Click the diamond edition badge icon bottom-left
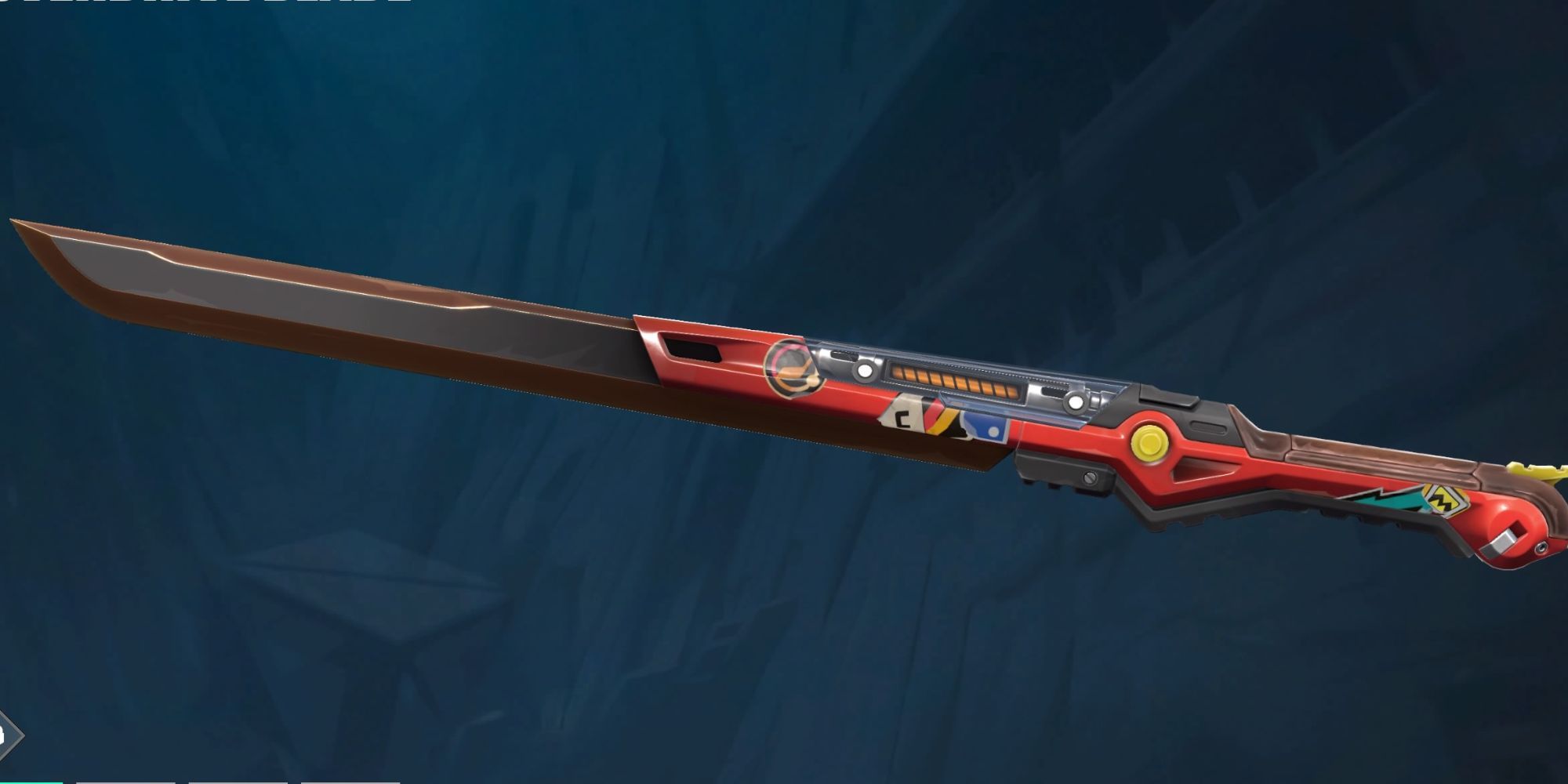 (x=6, y=737)
